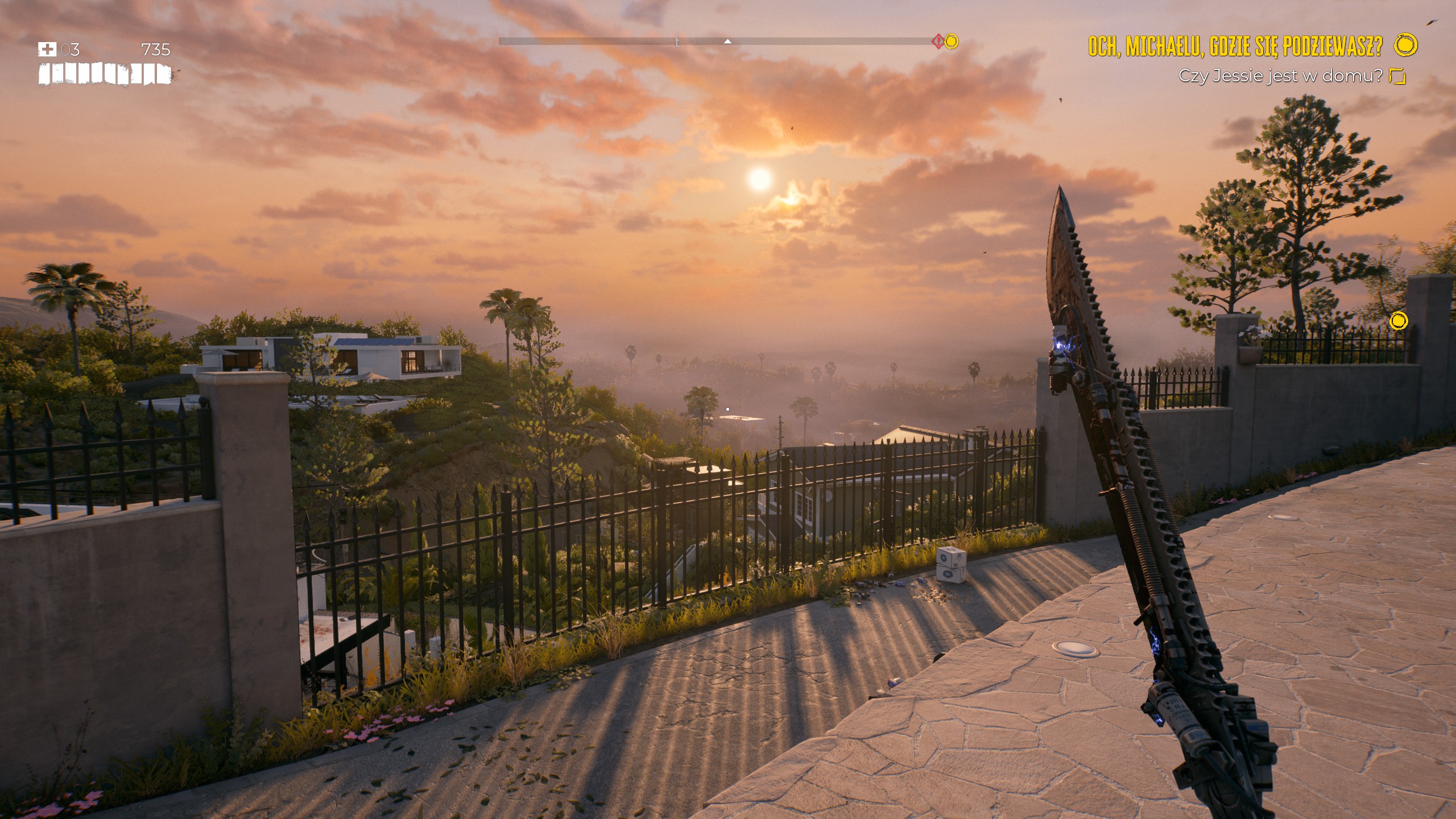Click the medkit cross icon
This screenshot has height=819, width=1456.
[x=47, y=49]
